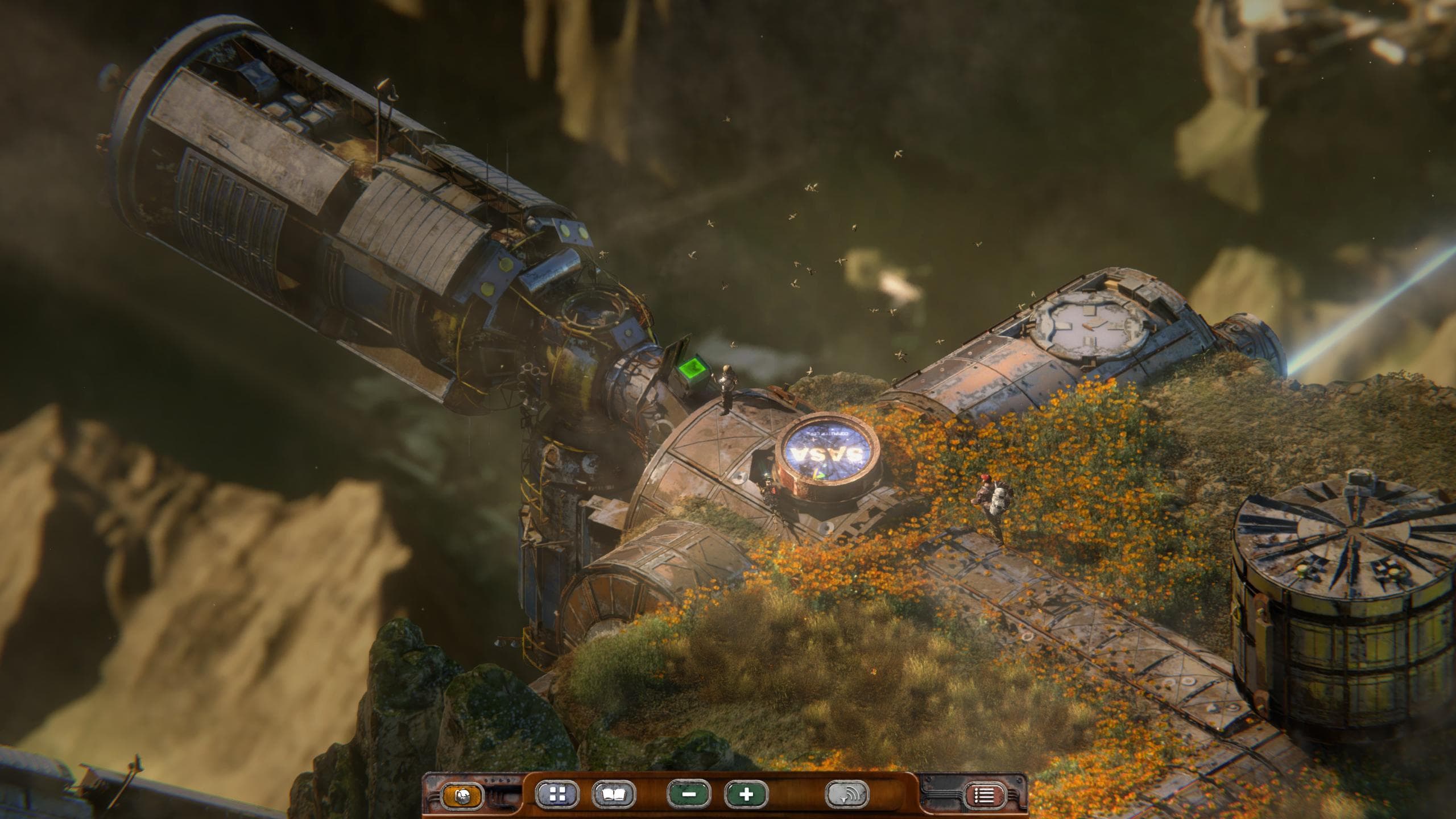Zoom out with the minus button
The width and height of the screenshot is (1456, 819).
(690, 795)
